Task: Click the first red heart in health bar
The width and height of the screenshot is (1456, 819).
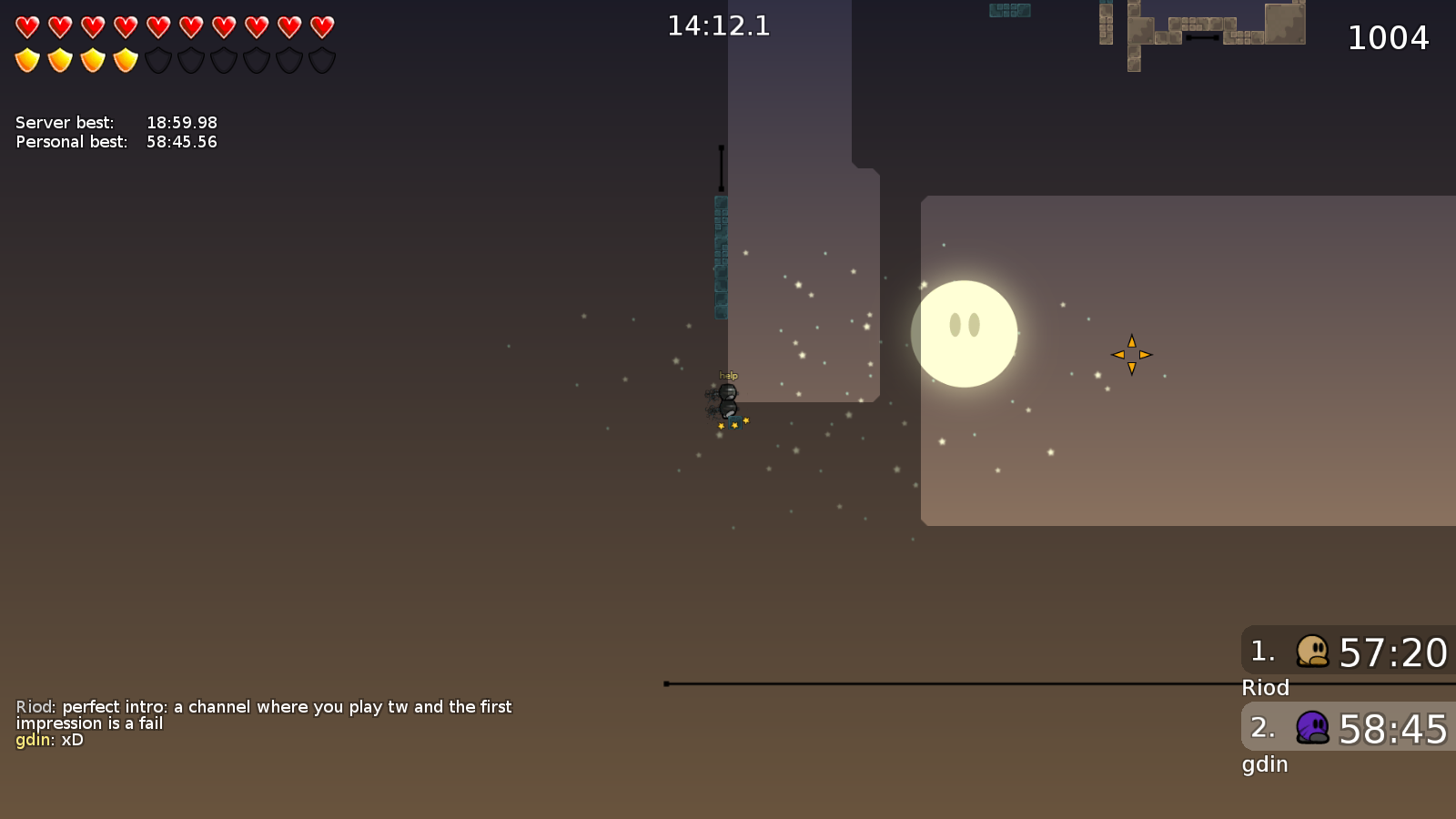Action: 25,25
